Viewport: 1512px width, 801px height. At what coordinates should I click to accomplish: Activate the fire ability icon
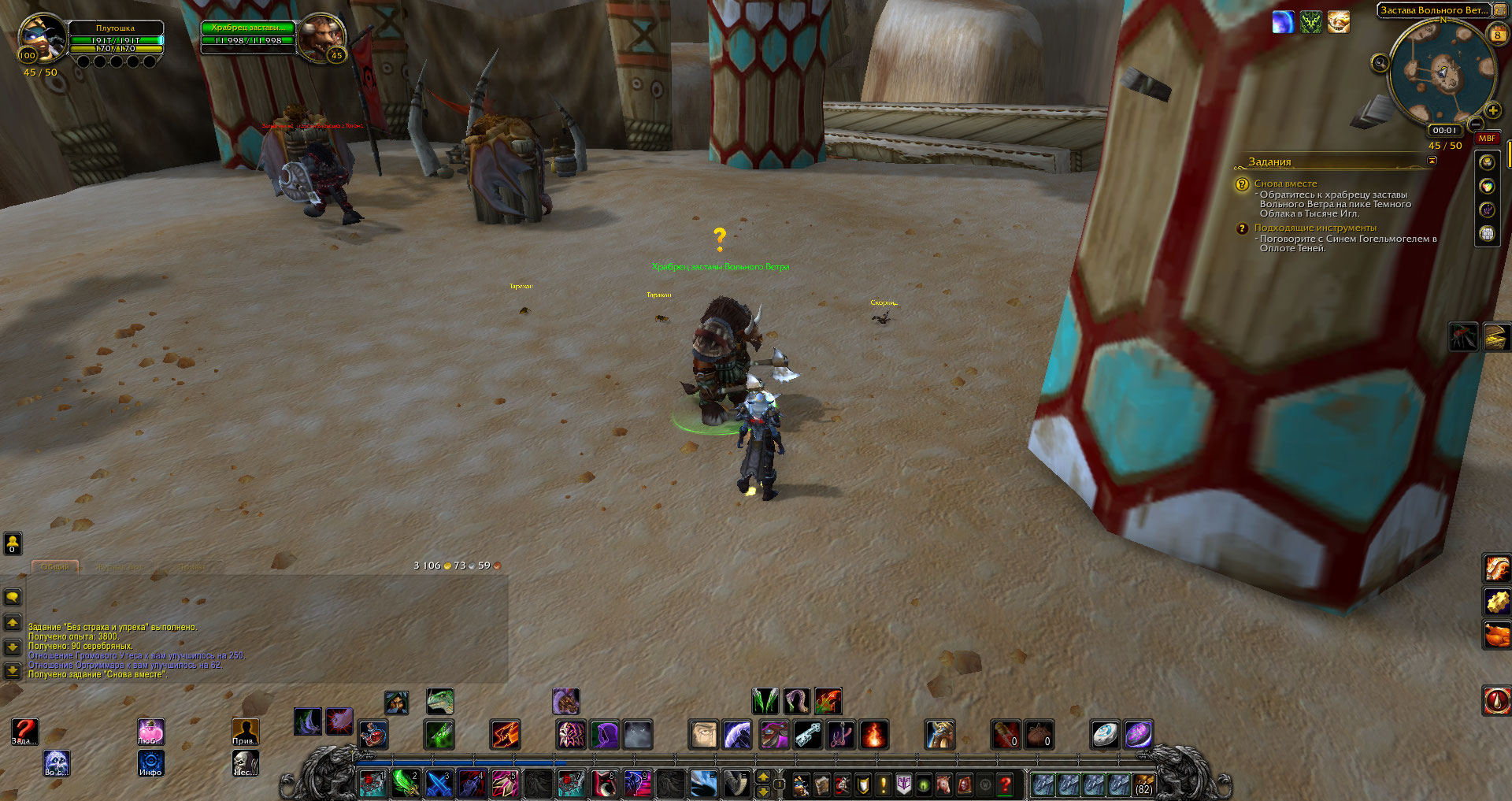(x=873, y=735)
